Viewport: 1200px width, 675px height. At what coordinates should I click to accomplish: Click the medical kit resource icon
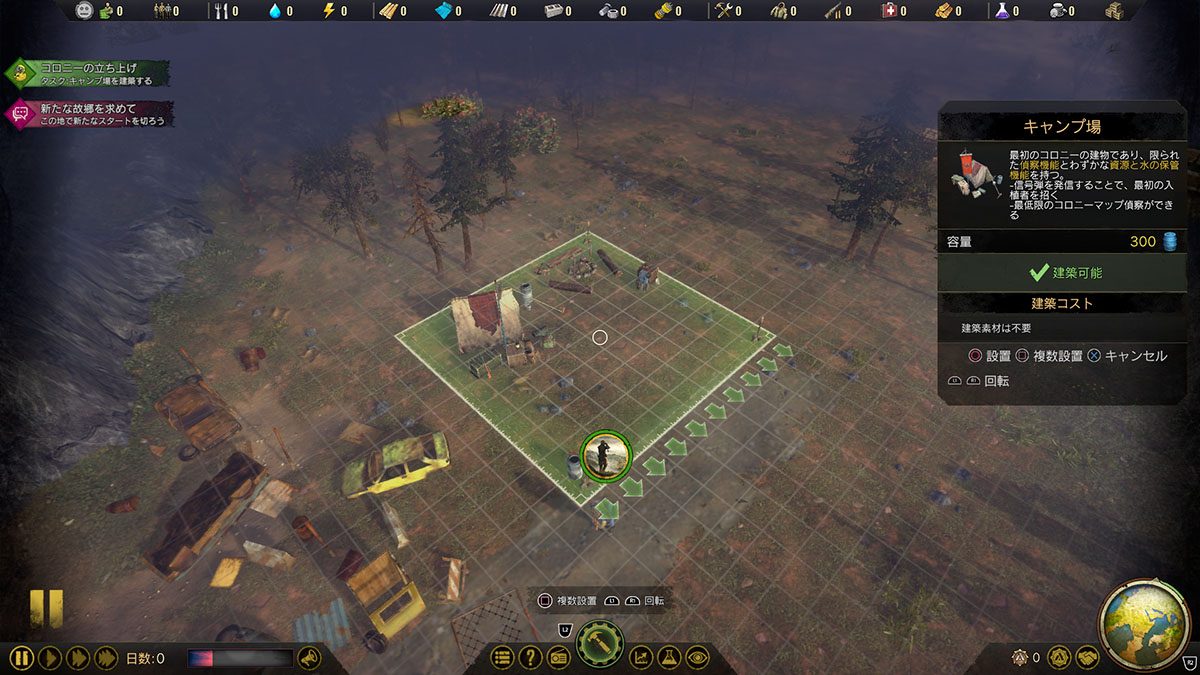[x=889, y=11]
